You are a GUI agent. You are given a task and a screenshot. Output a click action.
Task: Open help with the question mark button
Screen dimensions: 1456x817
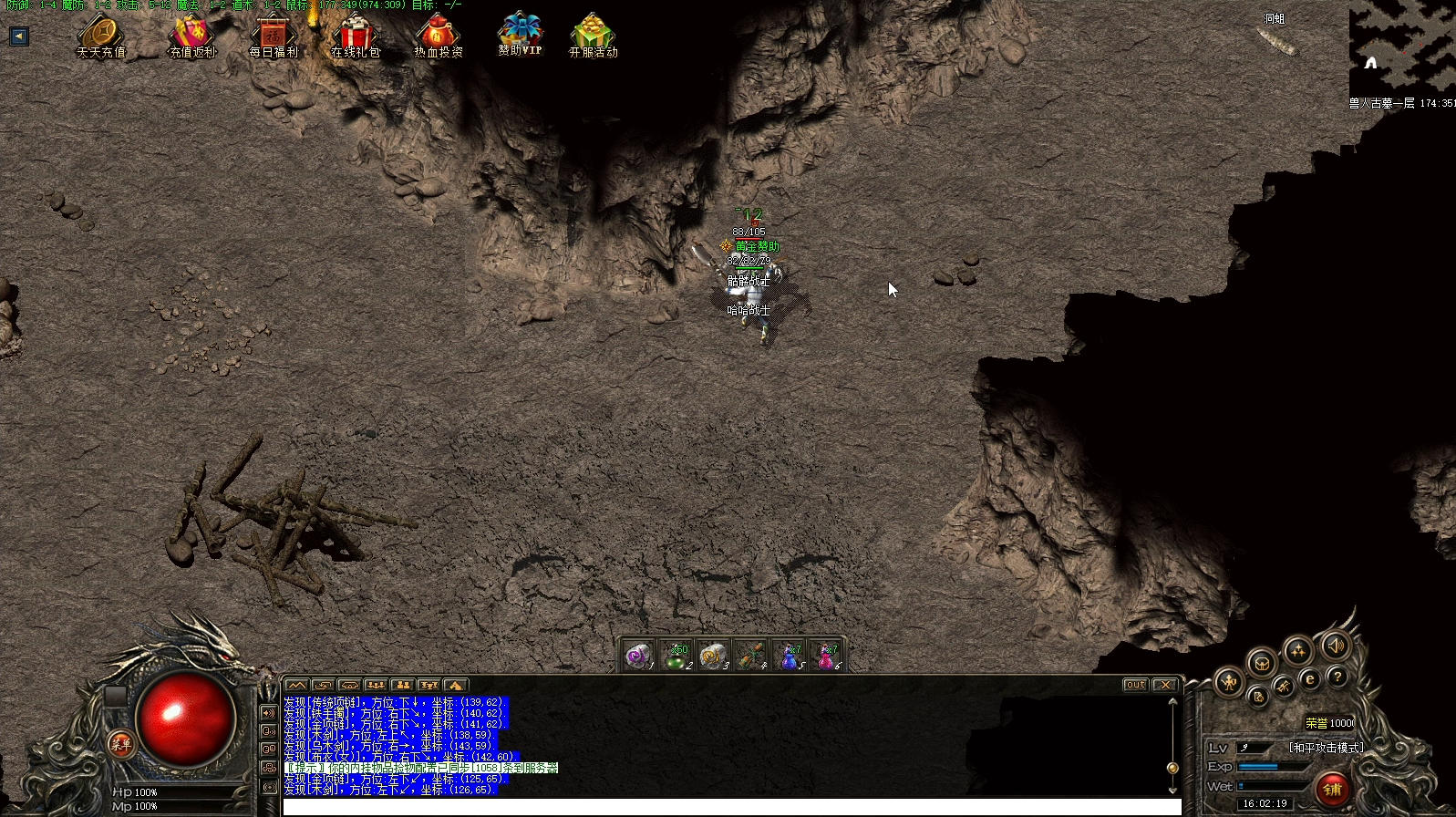[1337, 677]
